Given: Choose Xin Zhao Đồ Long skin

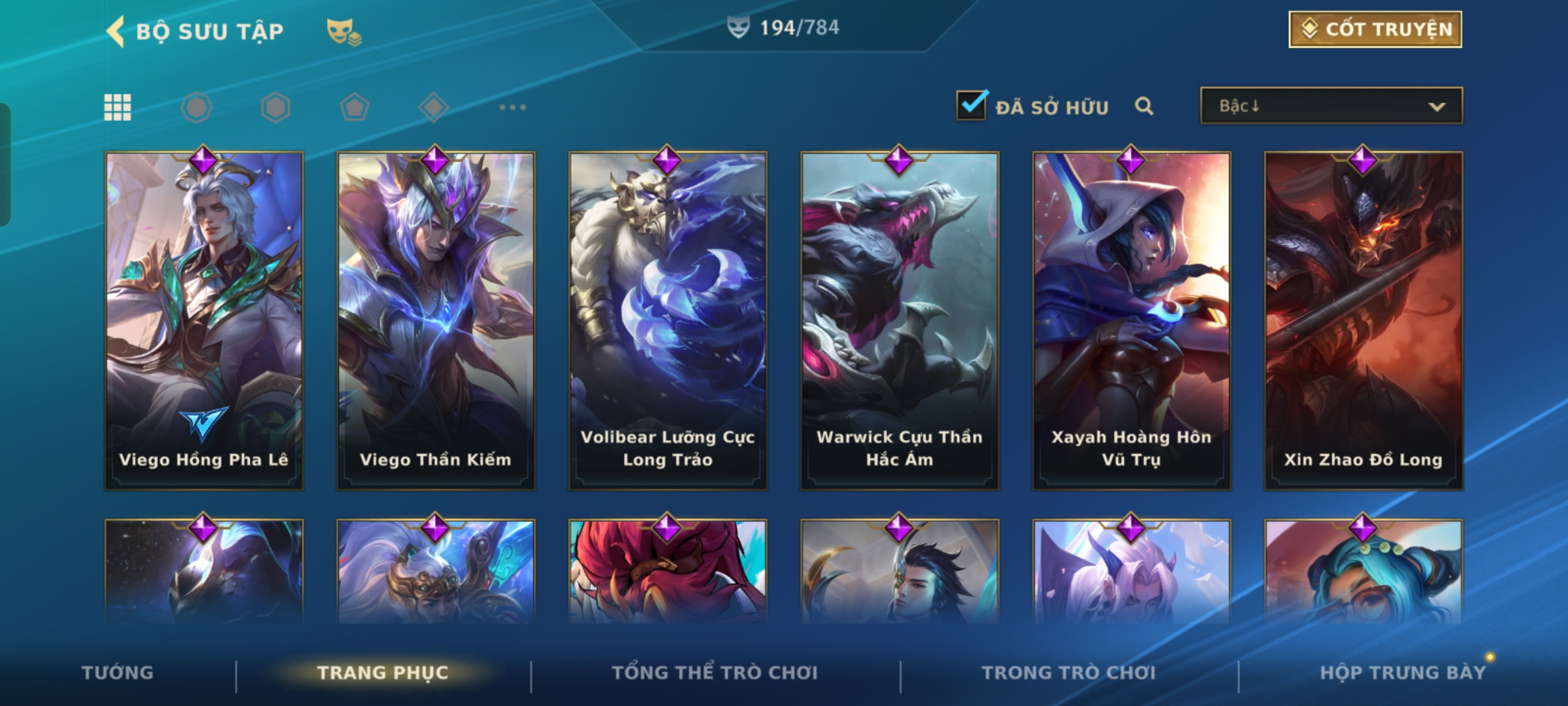Looking at the screenshot, I should point(1364,320).
